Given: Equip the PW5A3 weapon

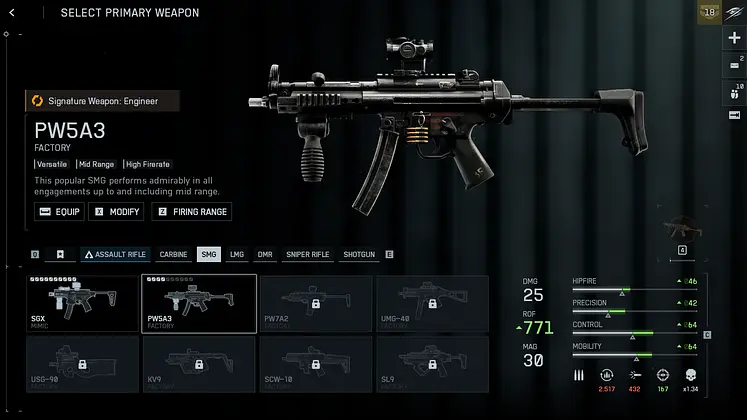Looking at the screenshot, I should click(x=59, y=212).
